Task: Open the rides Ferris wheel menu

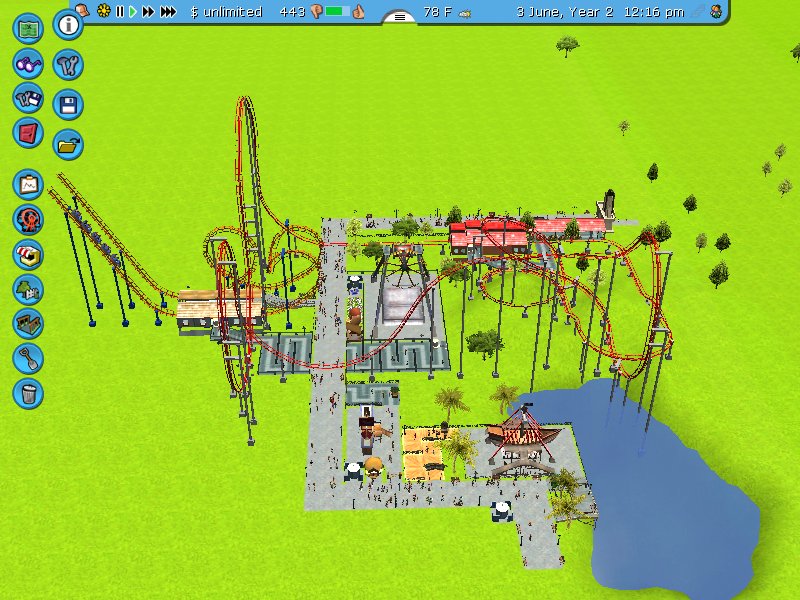Action: pyautogui.click(x=28, y=219)
